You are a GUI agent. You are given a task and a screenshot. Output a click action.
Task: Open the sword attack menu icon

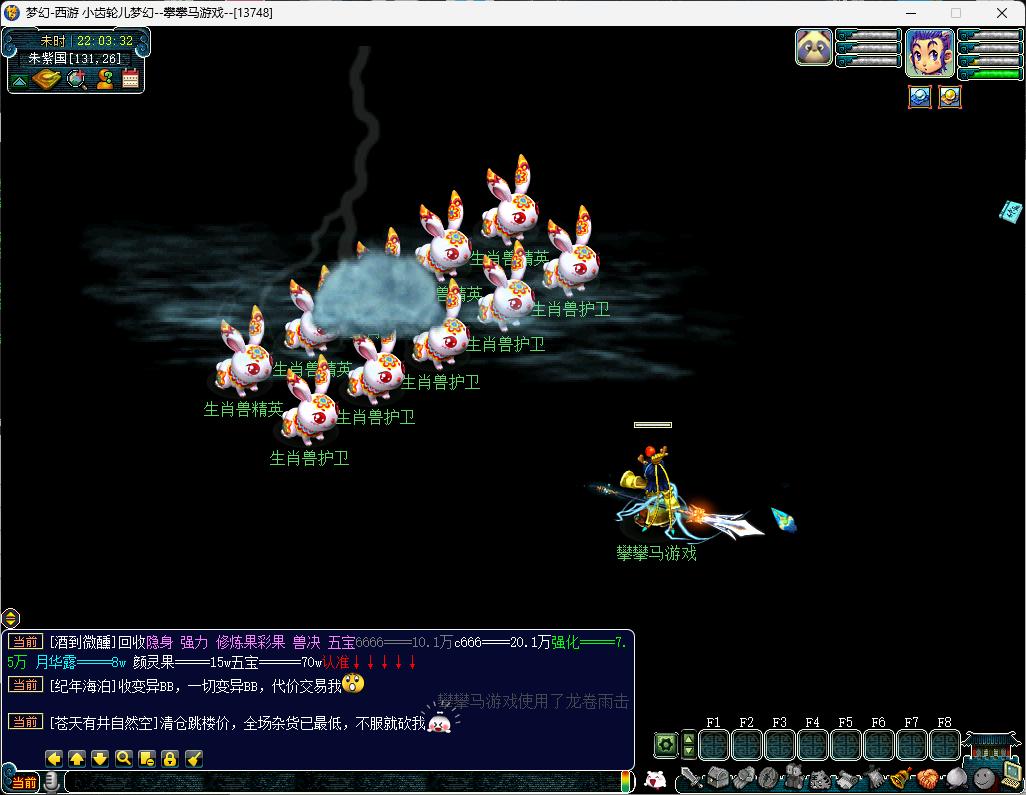coord(689,778)
